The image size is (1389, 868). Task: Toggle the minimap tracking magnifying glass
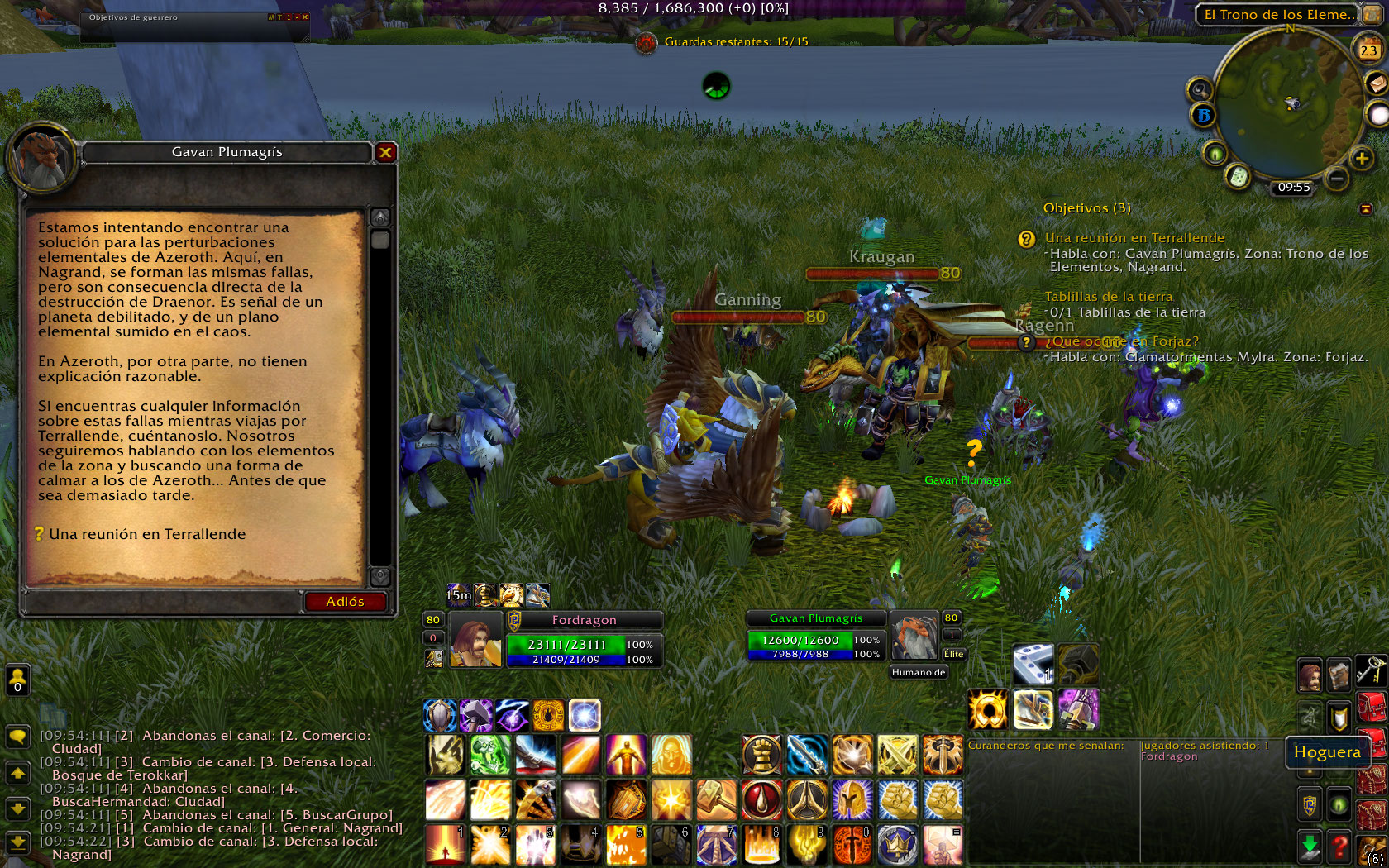[x=1199, y=89]
